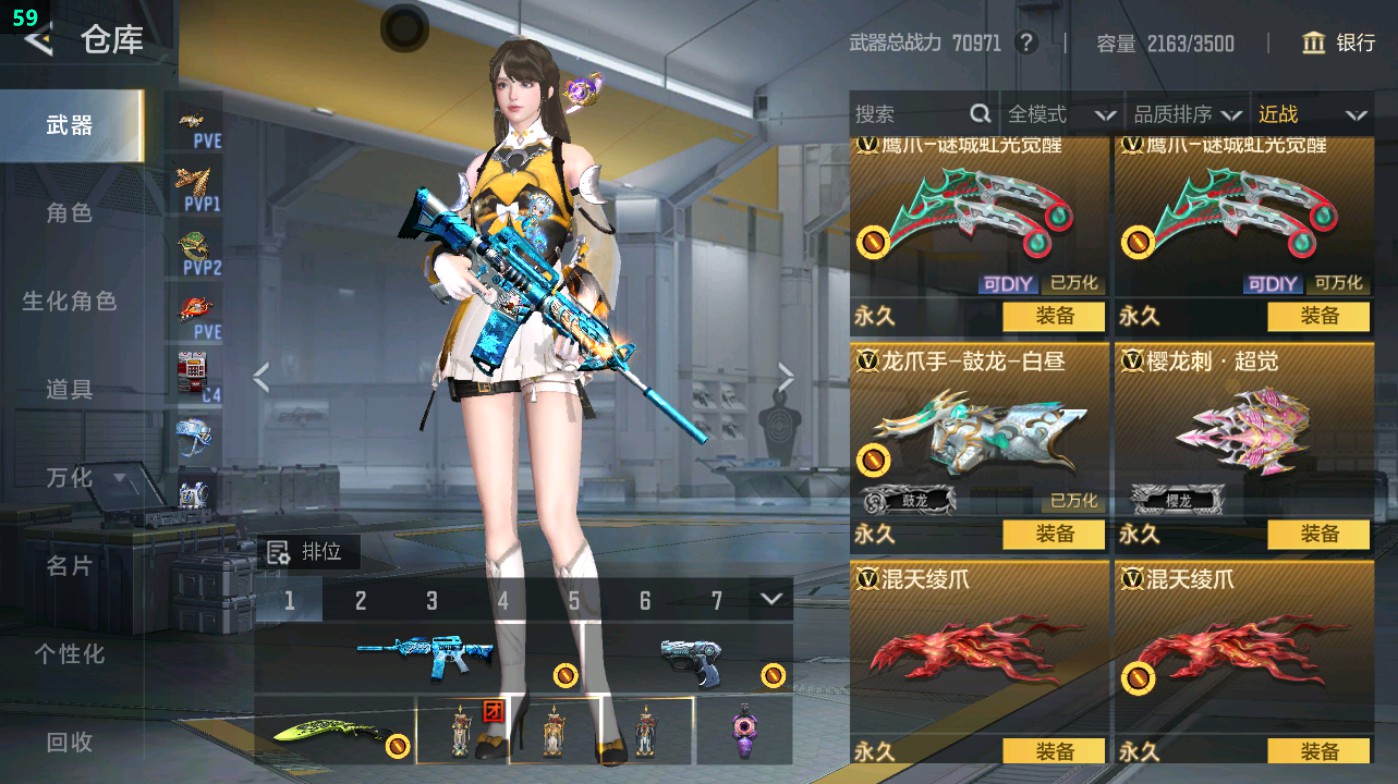Select loadout preset number 3

432,602
